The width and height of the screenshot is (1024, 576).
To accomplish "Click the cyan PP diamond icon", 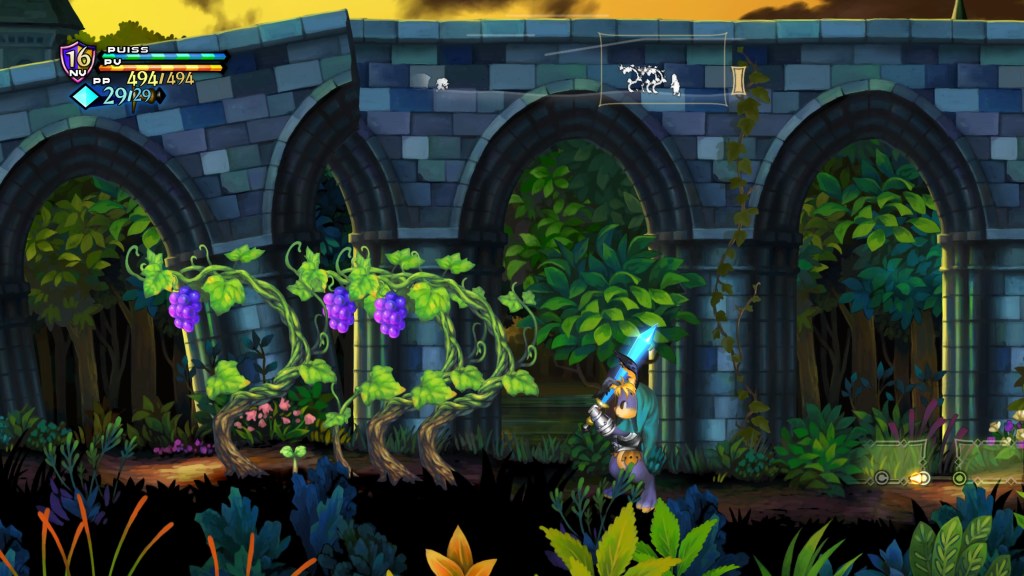I will [x=86, y=96].
